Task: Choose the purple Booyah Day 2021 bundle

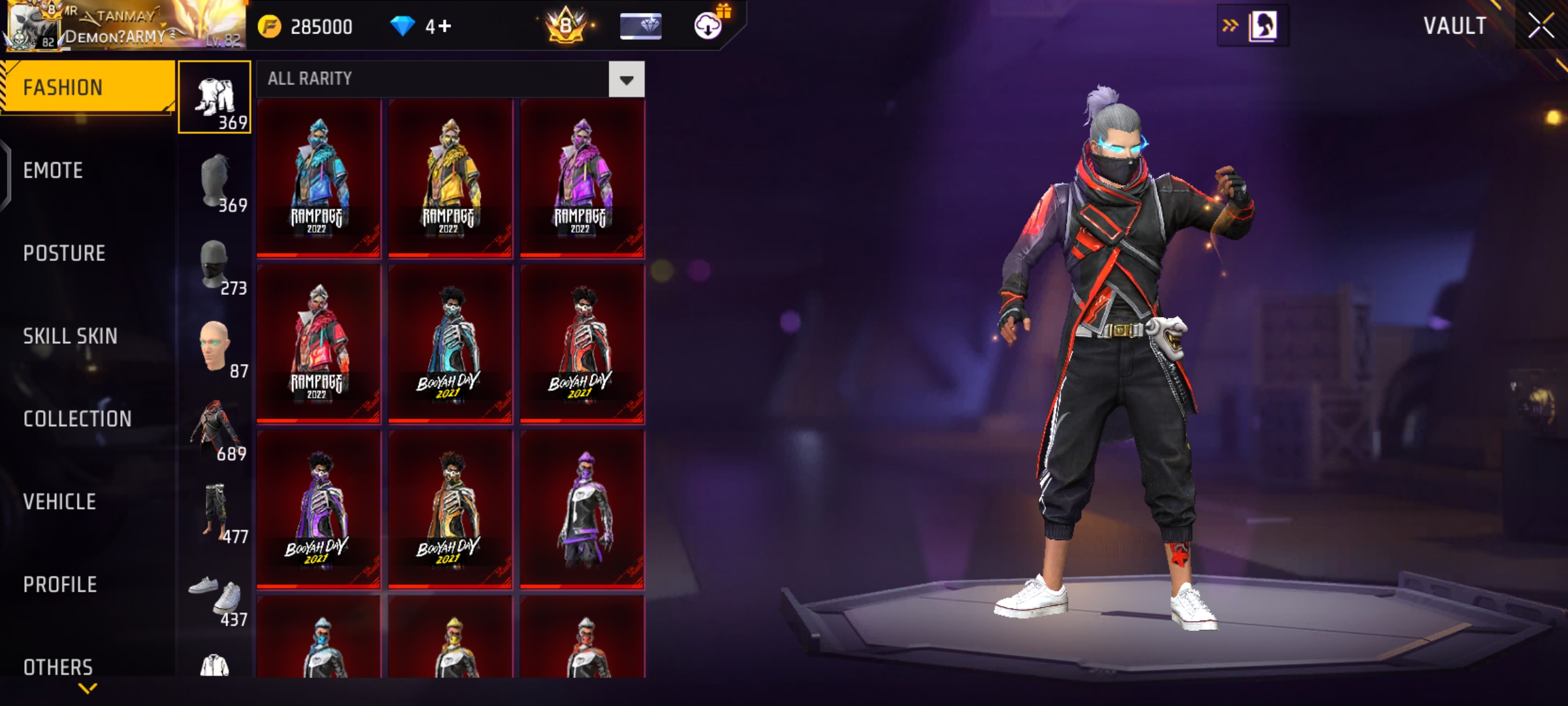Action: tap(318, 509)
